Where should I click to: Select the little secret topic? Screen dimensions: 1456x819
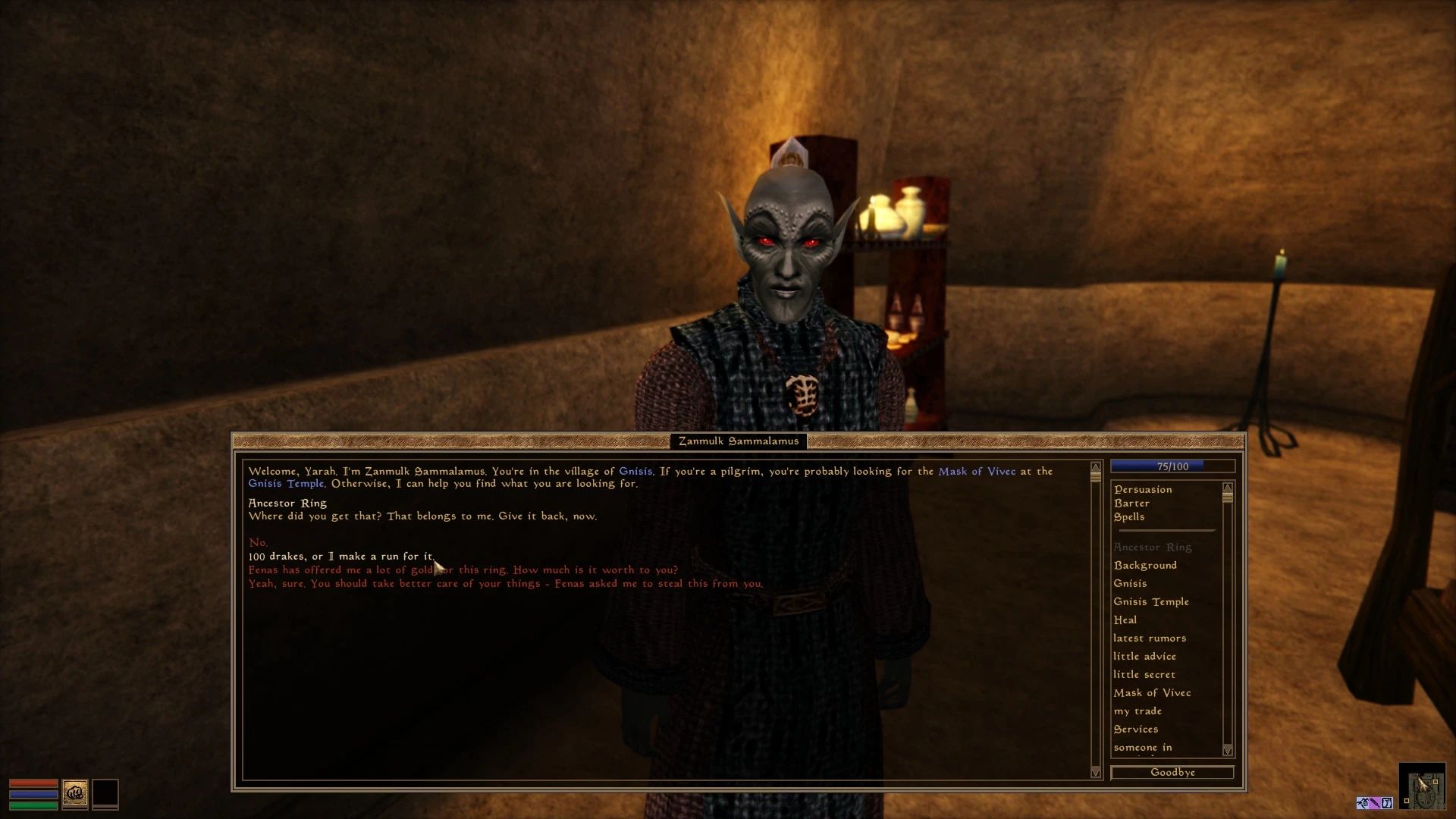[x=1144, y=674]
